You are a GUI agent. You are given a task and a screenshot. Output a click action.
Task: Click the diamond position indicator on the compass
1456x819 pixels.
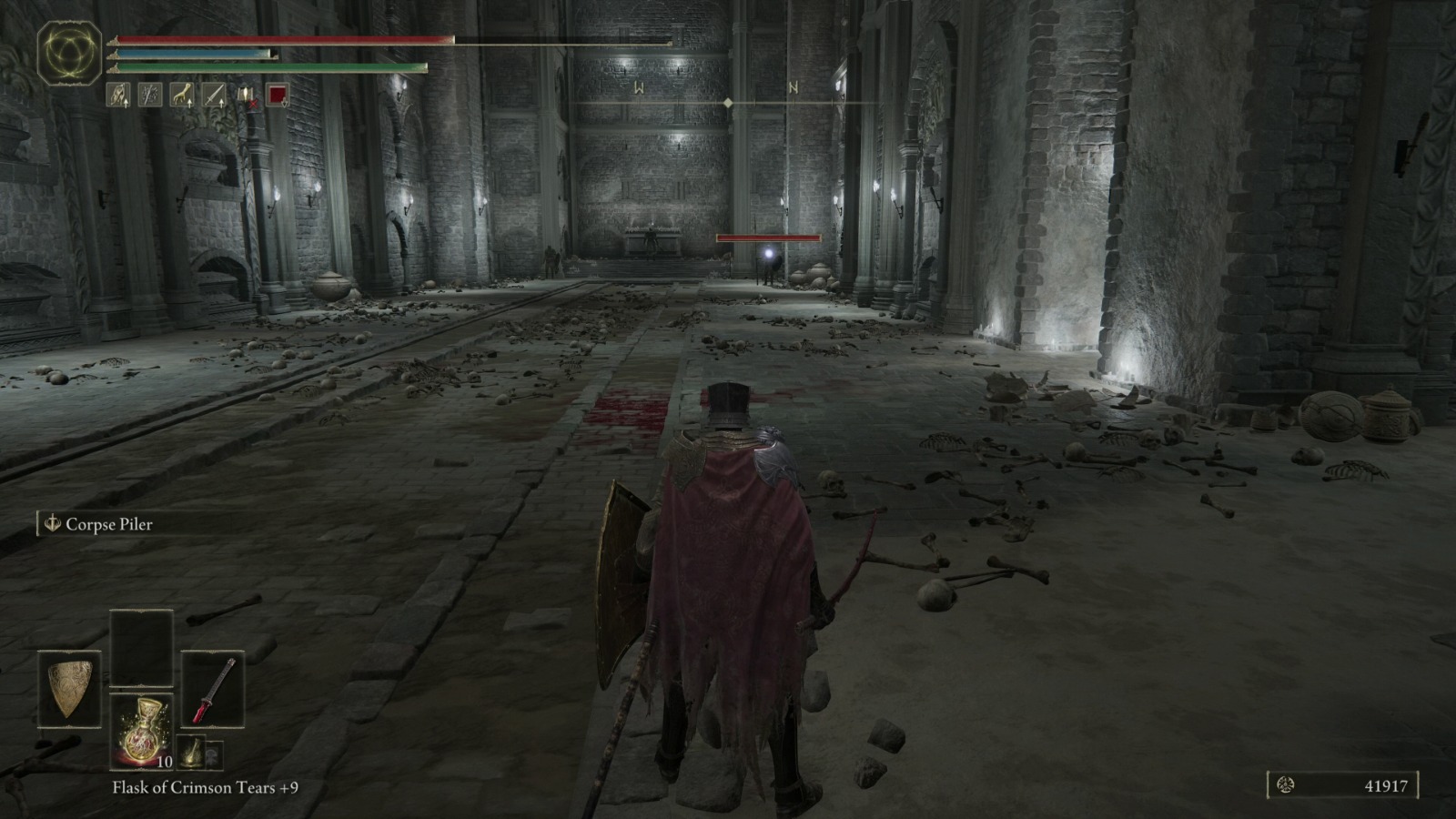tap(728, 103)
